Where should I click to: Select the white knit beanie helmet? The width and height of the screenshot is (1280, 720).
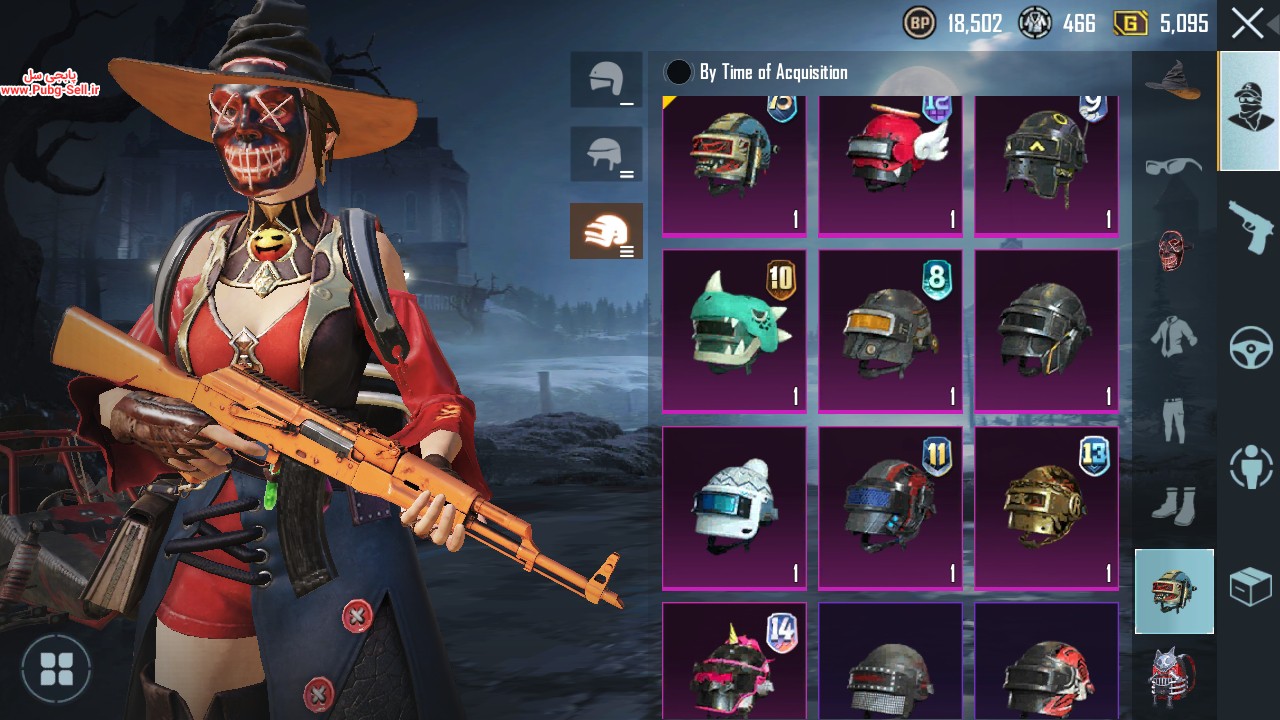tap(734, 507)
